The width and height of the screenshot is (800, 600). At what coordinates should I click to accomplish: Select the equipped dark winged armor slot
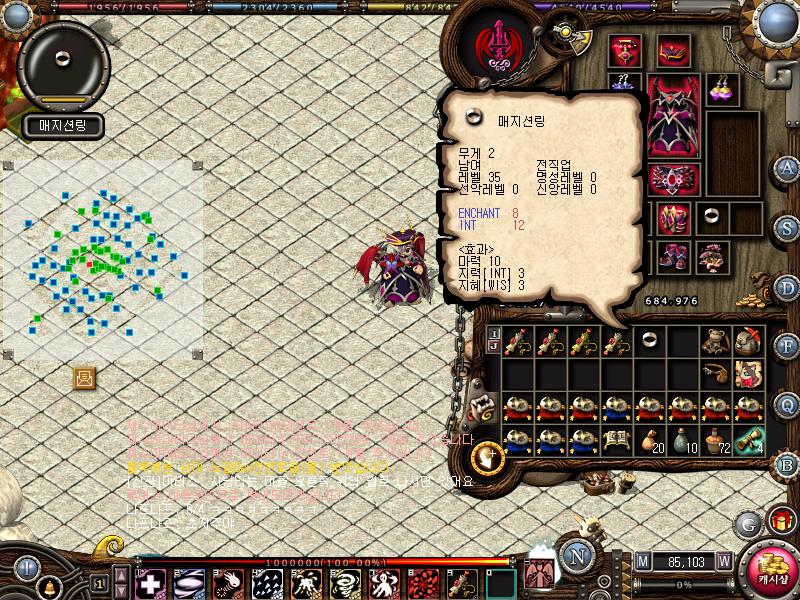(x=671, y=116)
